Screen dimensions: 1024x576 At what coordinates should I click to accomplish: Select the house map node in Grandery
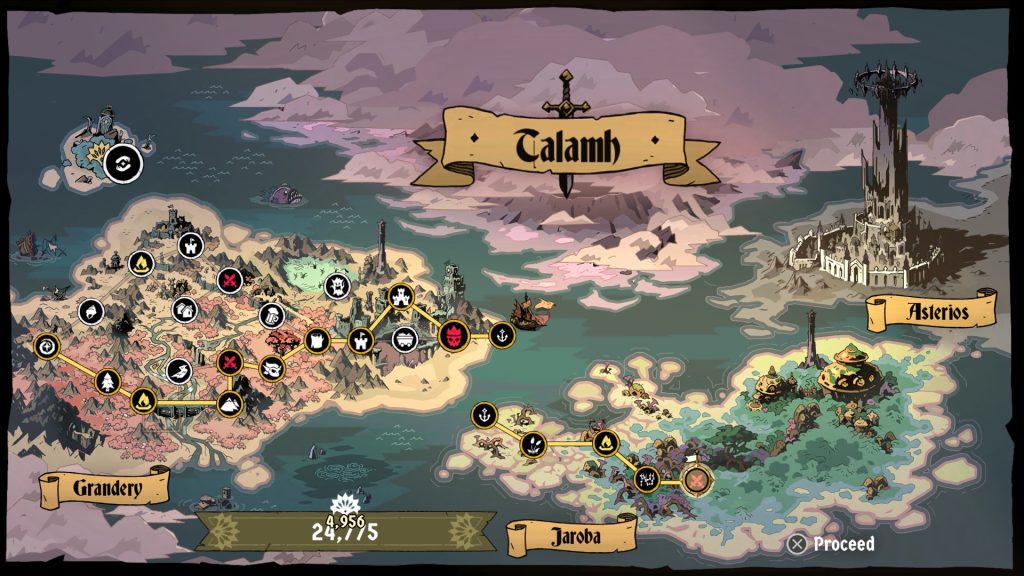183,310
